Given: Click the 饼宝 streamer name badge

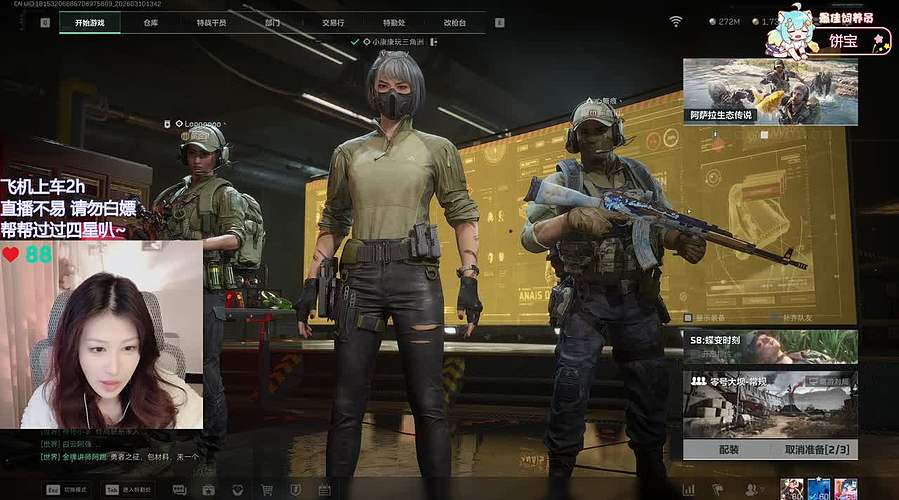Looking at the screenshot, I should tap(844, 41).
